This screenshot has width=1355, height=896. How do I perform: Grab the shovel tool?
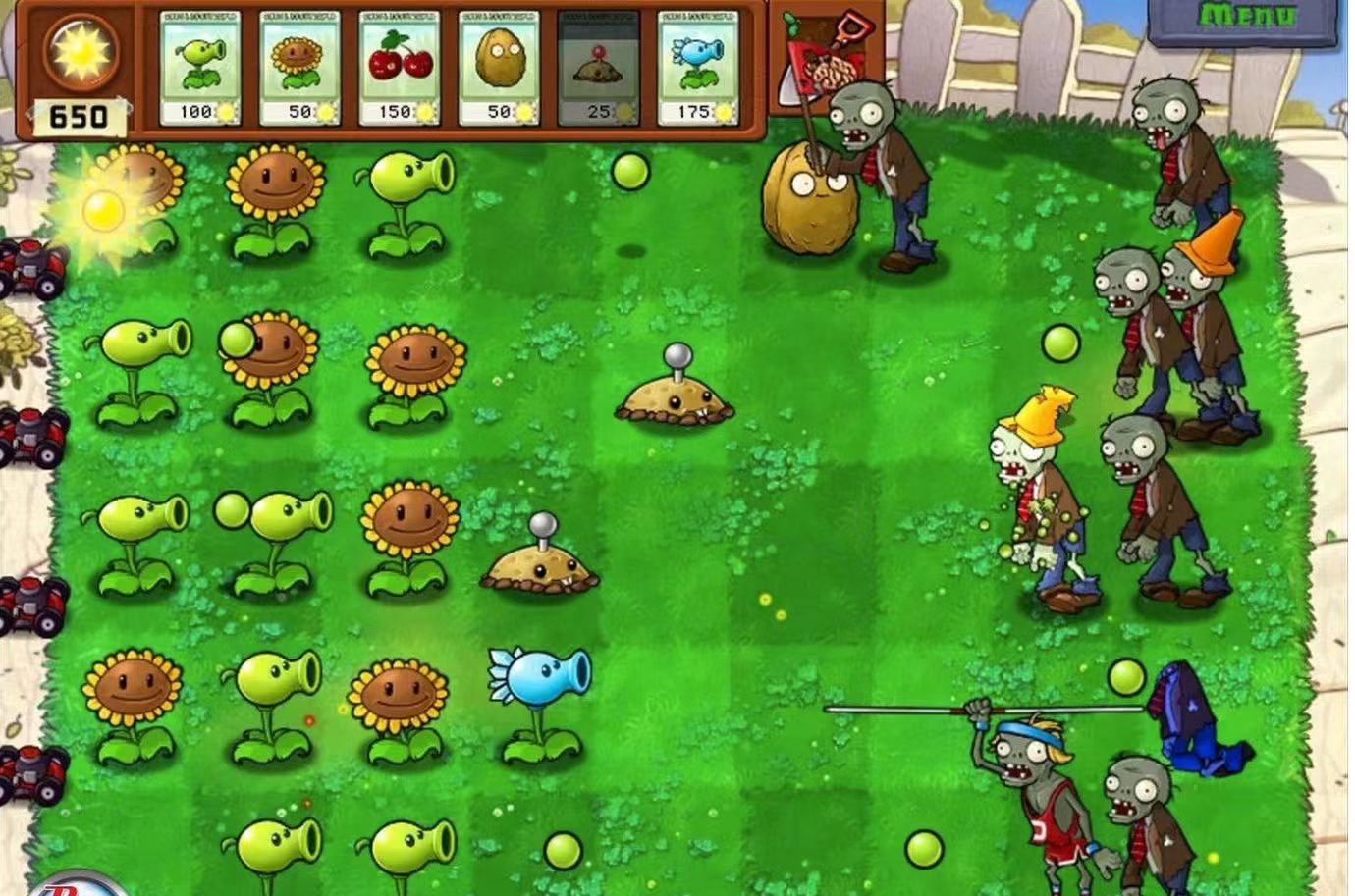827,57
